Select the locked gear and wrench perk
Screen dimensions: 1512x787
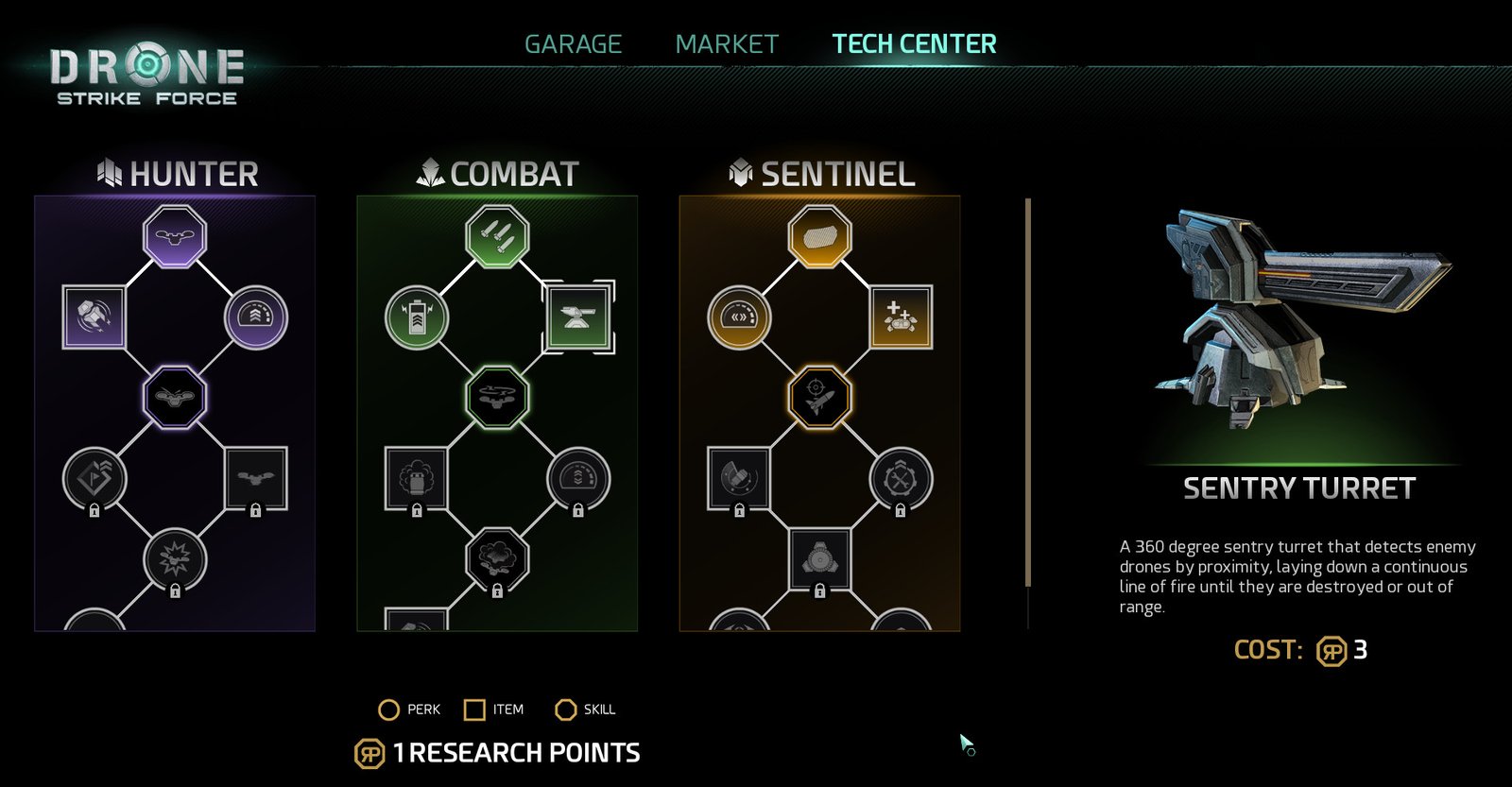(x=901, y=479)
